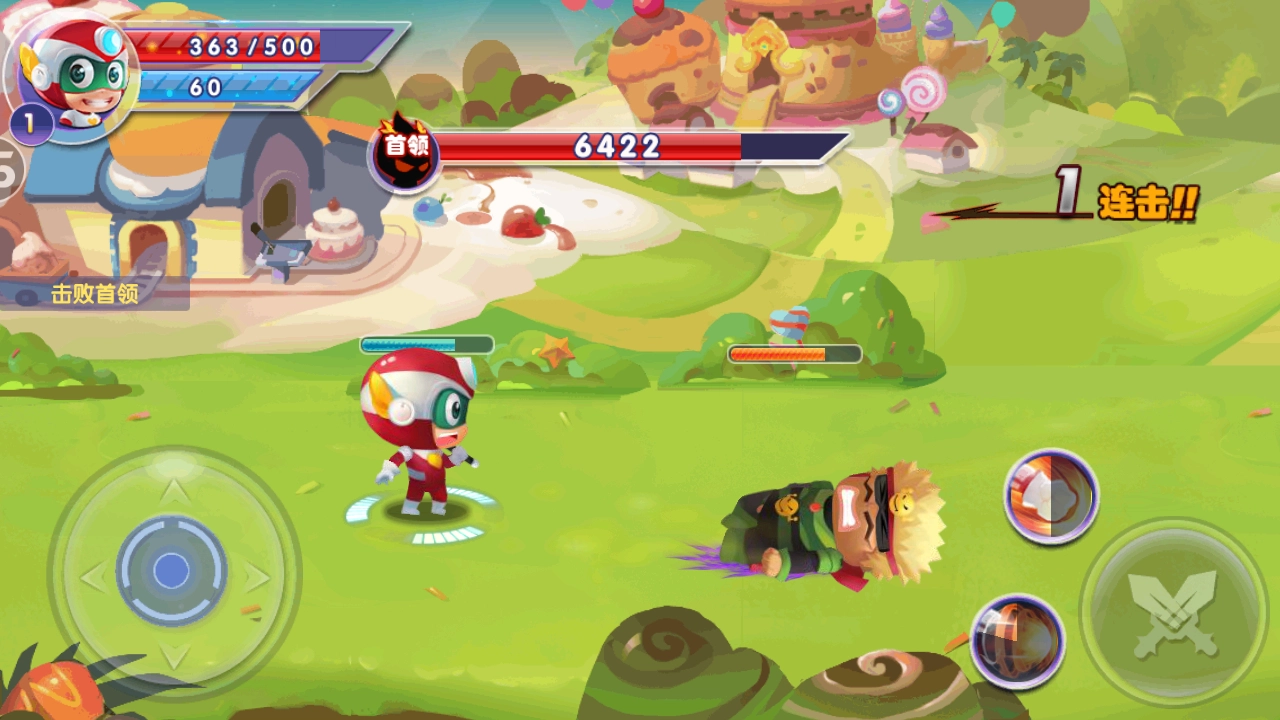Use the fiery dash skill orb
The width and height of the screenshot is (1280, 720).
(1016, 641)
